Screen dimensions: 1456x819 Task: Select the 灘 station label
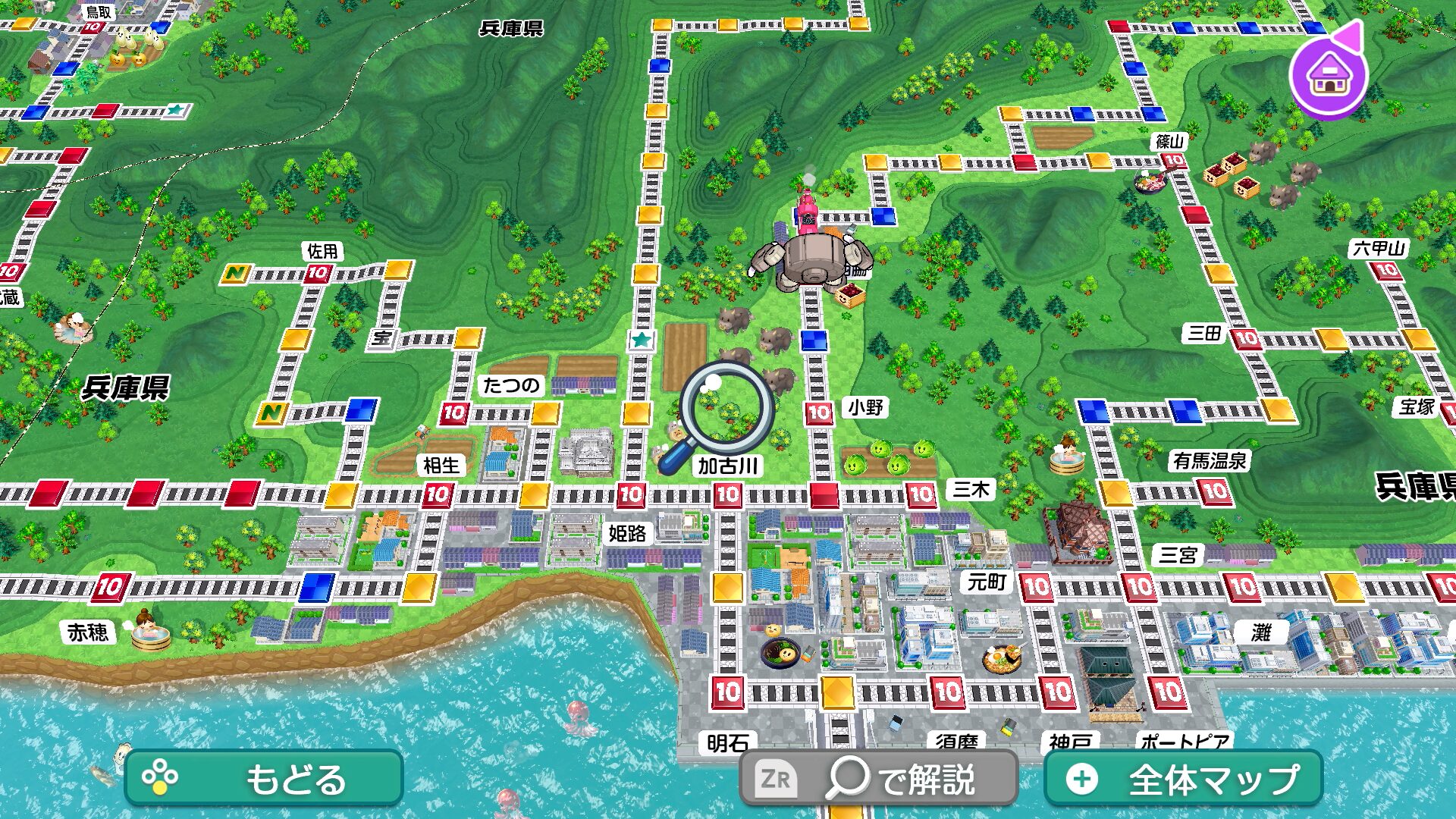coord(1260,632)
